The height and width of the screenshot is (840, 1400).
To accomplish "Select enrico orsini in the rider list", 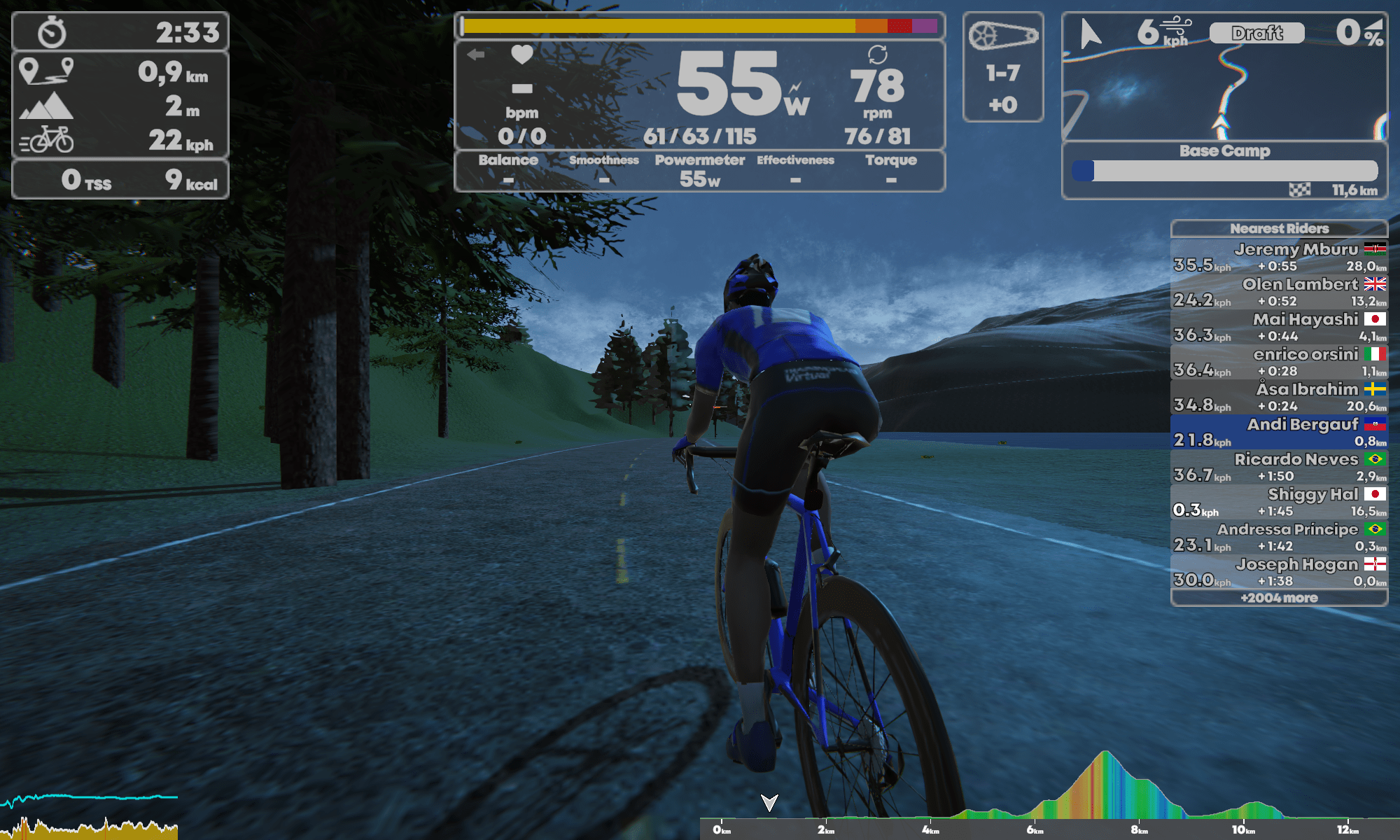I will click(1279, 362).
